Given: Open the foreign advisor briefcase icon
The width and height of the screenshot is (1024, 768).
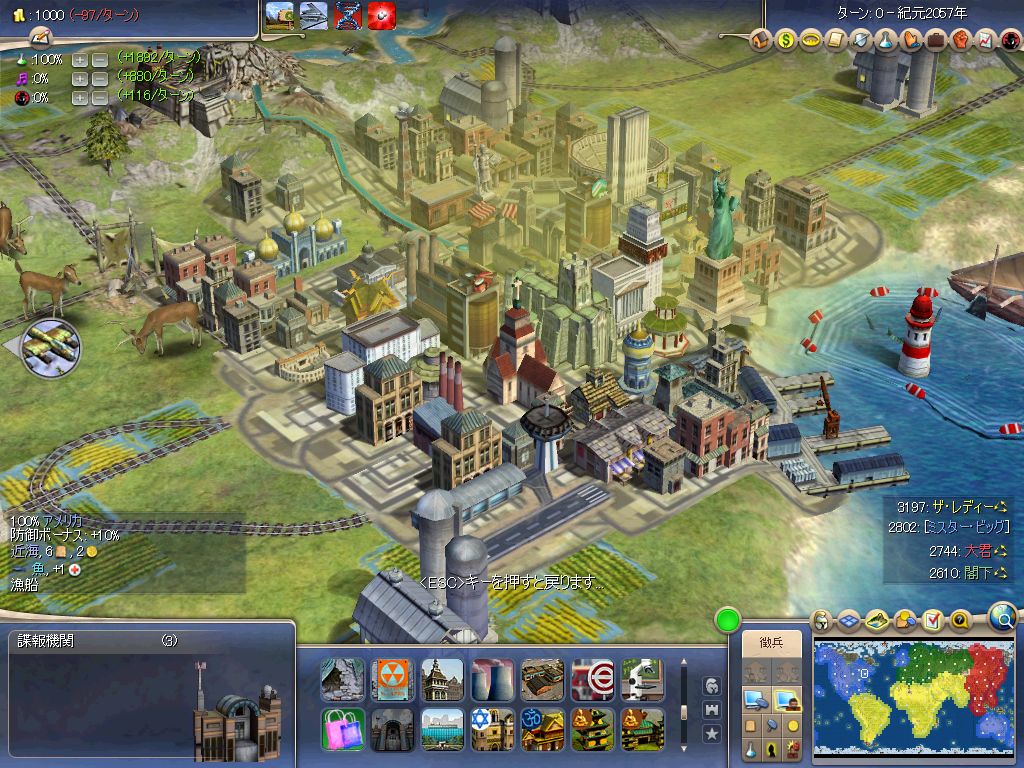Looking at the screenshot, I should (935, 41).
